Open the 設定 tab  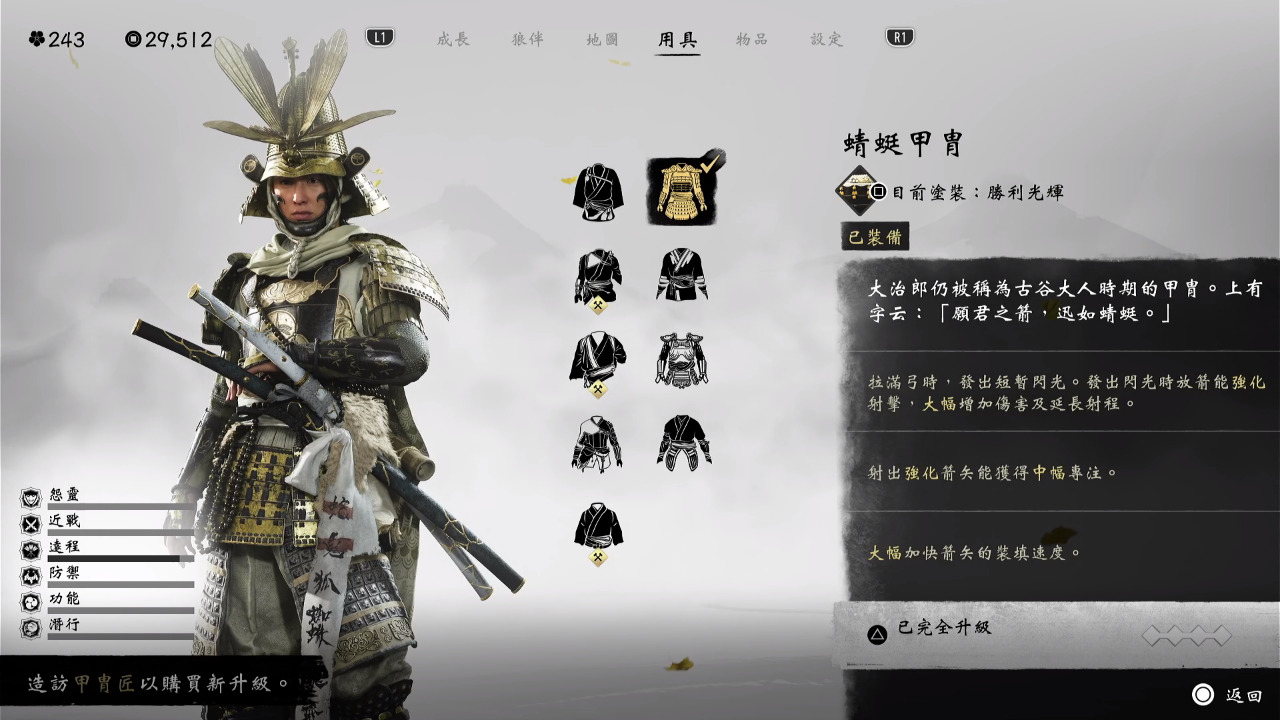pos(827,39)
